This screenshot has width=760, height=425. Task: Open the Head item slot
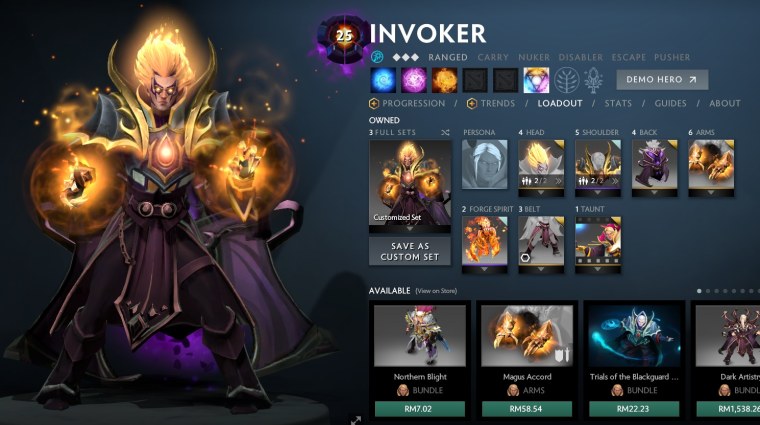(x=541, y=165)
